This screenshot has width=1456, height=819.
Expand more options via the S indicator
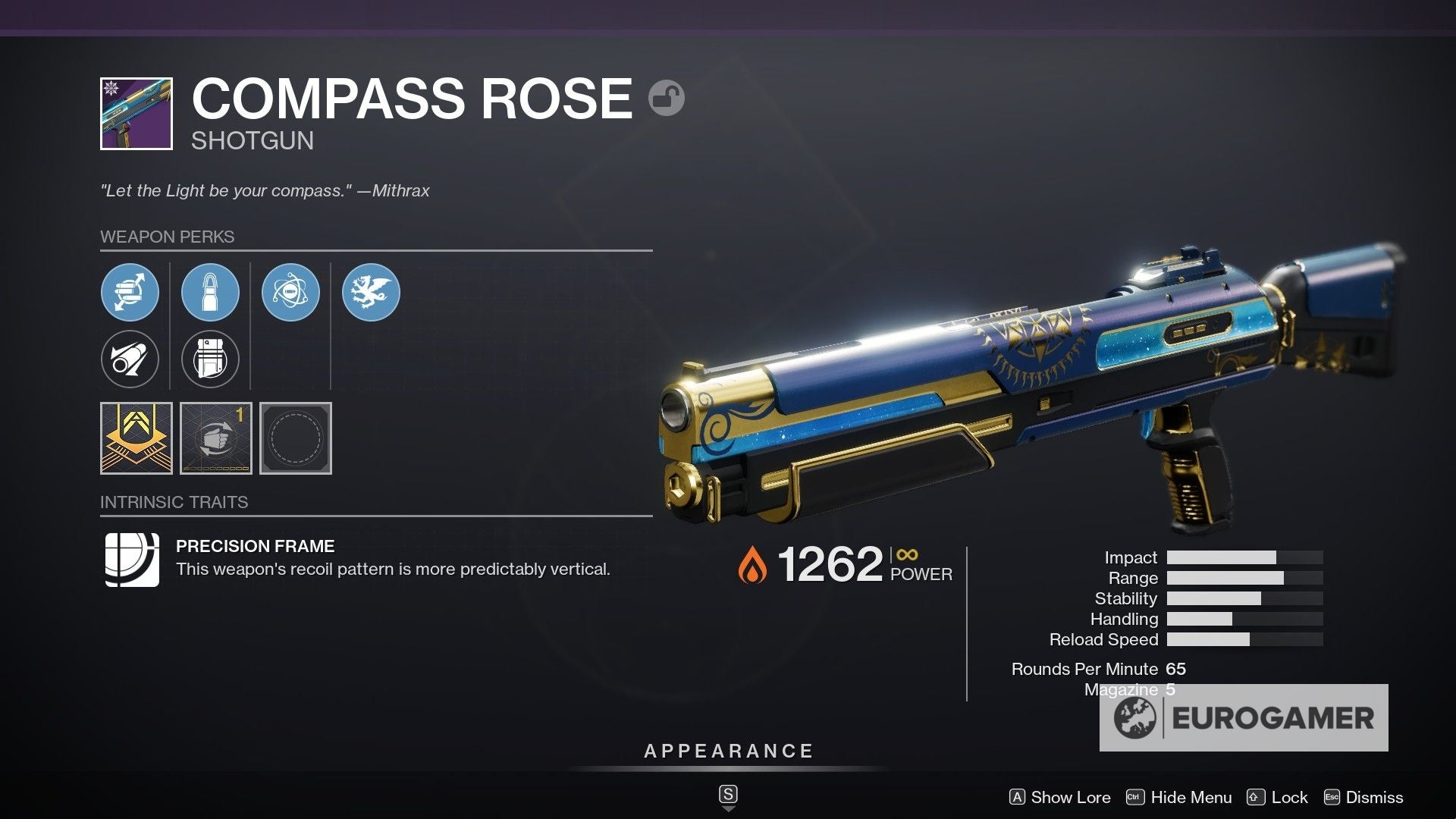click(727, 794)
